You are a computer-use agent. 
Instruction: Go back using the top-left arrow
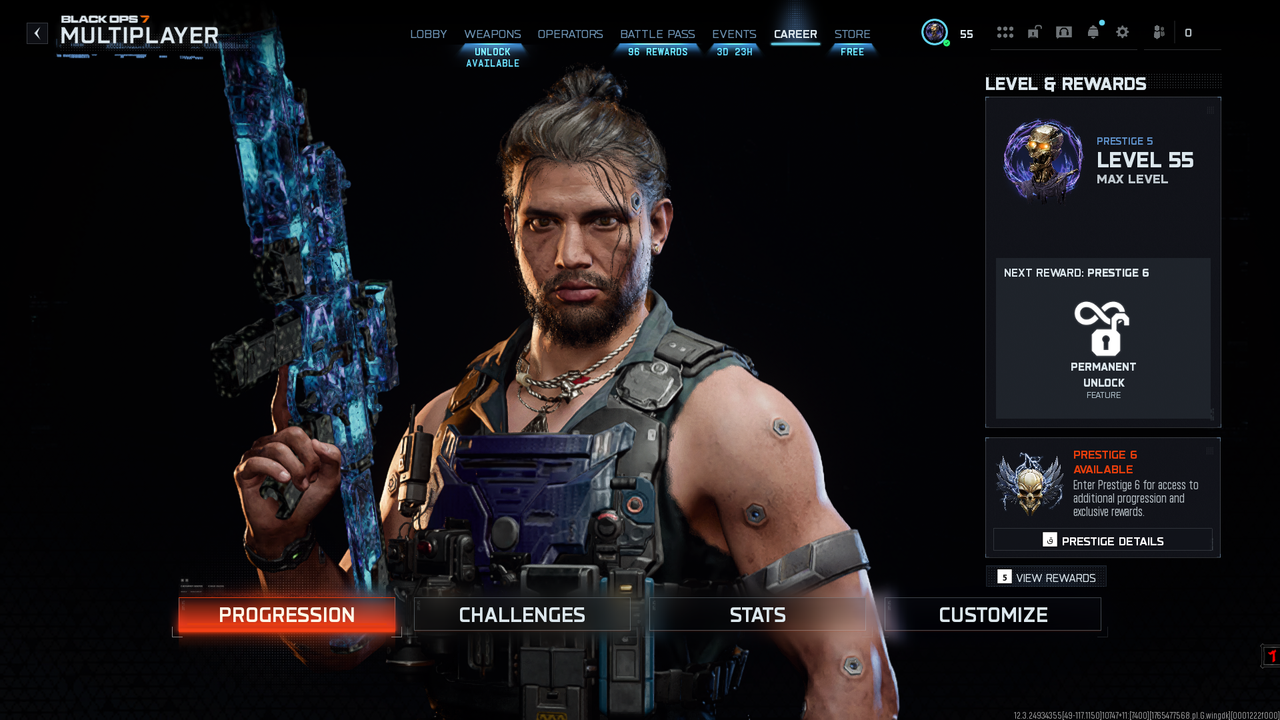tap(37, 33)
